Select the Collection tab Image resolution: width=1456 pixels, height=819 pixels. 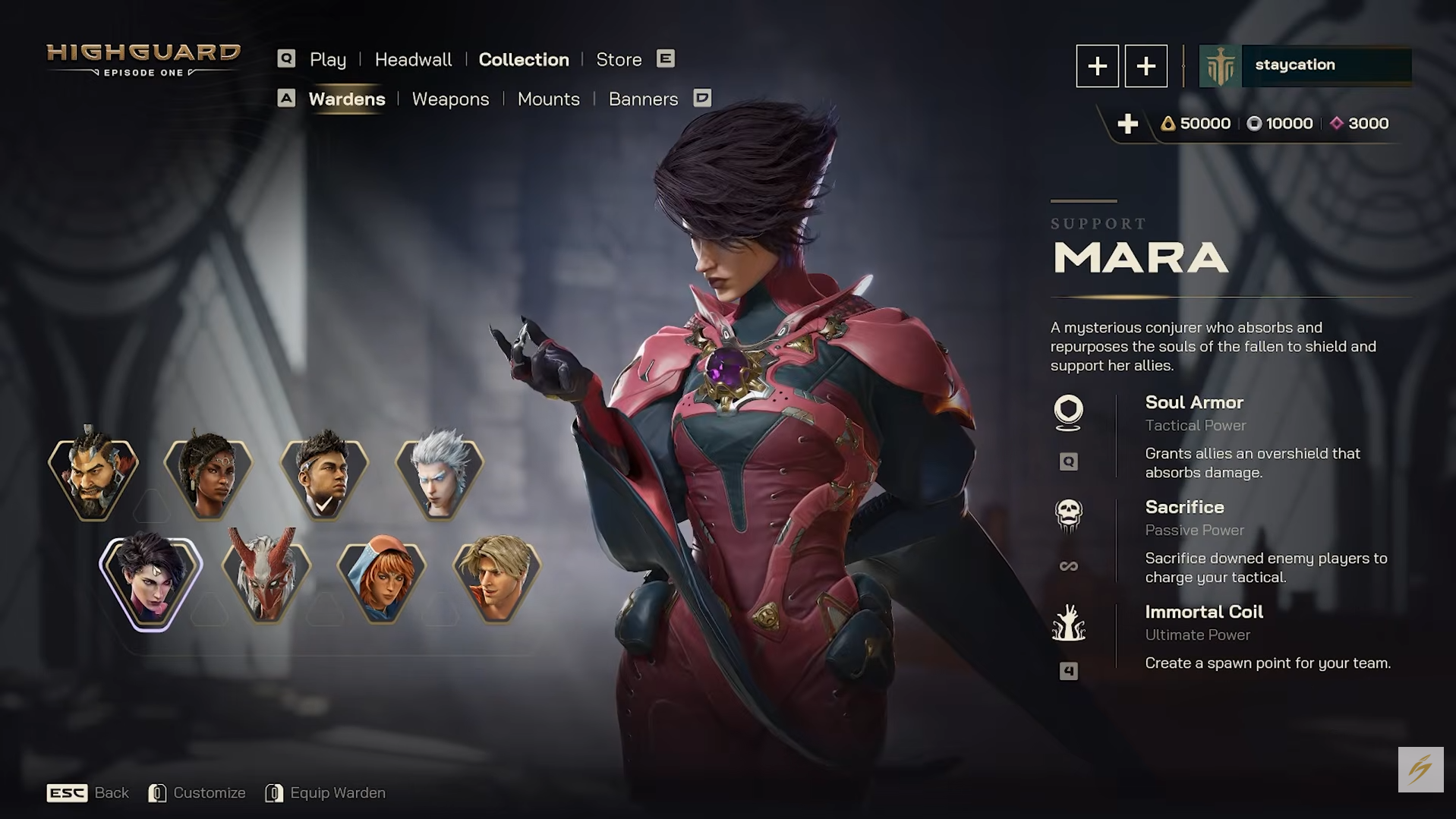coord(523,59)
